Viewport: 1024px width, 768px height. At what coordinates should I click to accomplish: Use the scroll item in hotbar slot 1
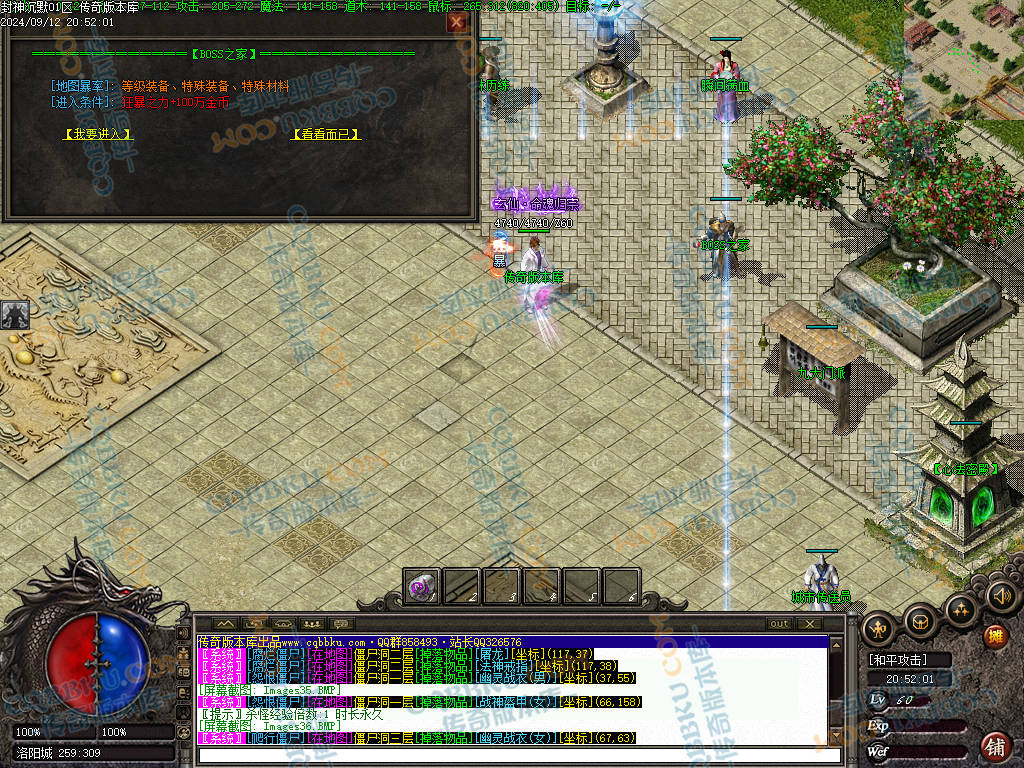[x=421, y=587]
